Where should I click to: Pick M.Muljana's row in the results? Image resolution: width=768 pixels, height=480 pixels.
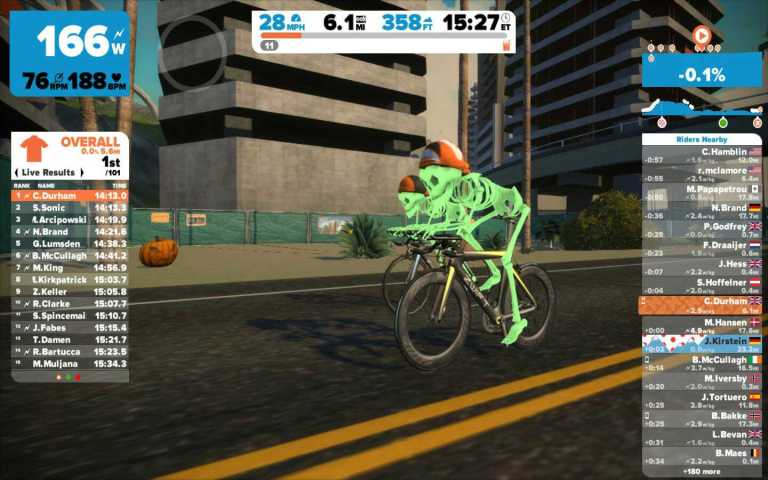(70, 363)
